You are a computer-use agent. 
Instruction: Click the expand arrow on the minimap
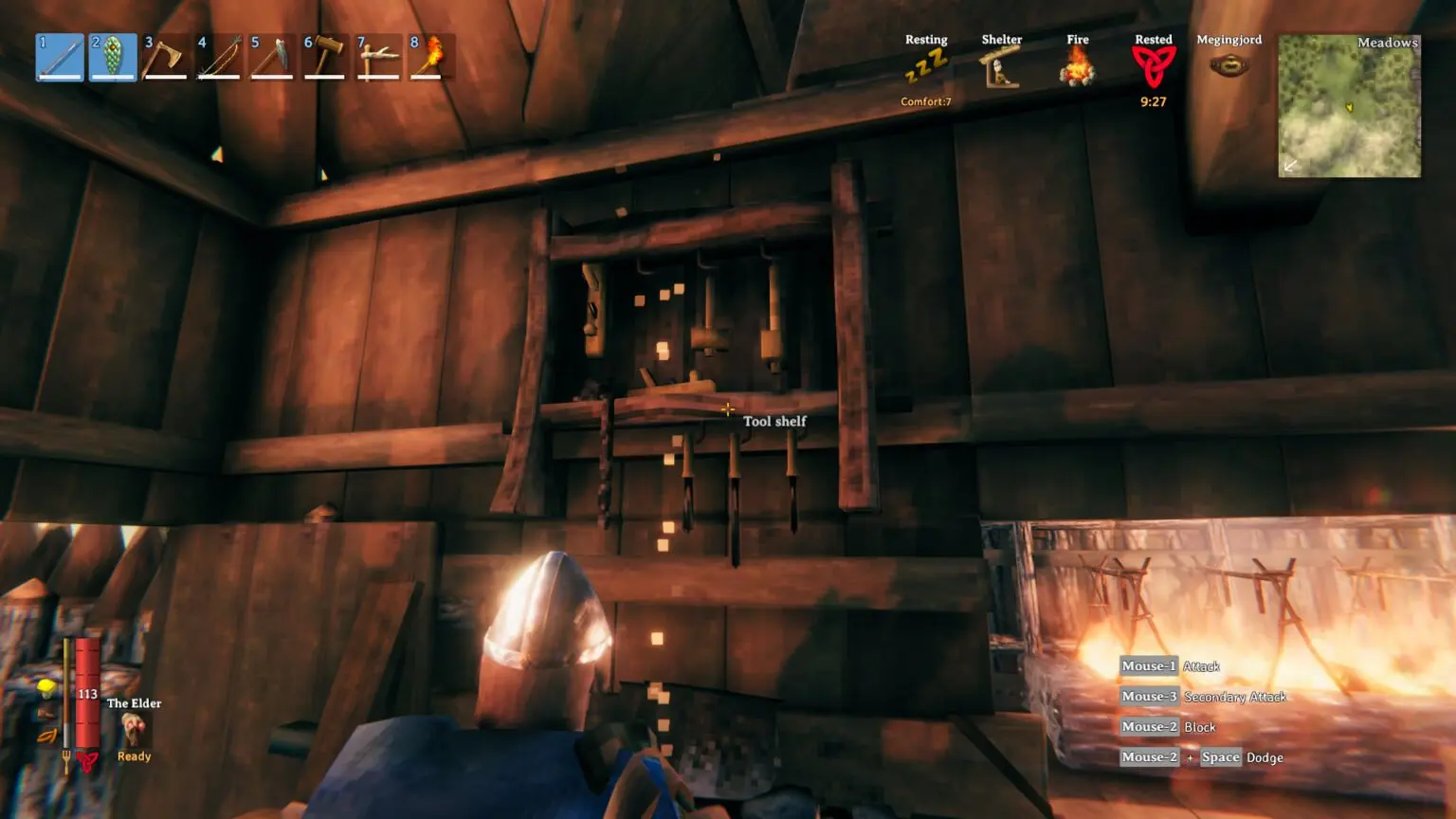1289,165
